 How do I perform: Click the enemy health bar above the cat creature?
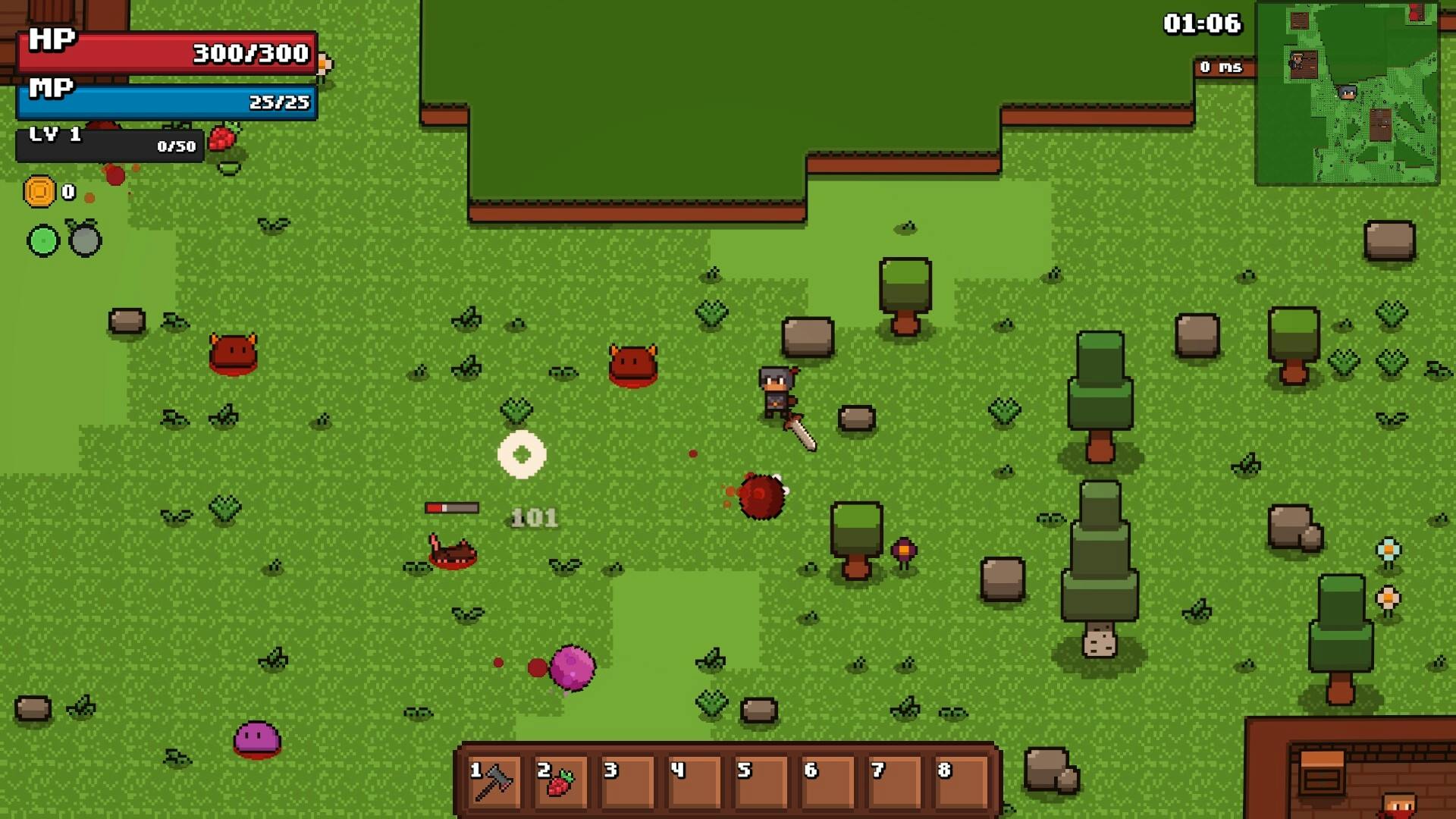coord(452,506)
